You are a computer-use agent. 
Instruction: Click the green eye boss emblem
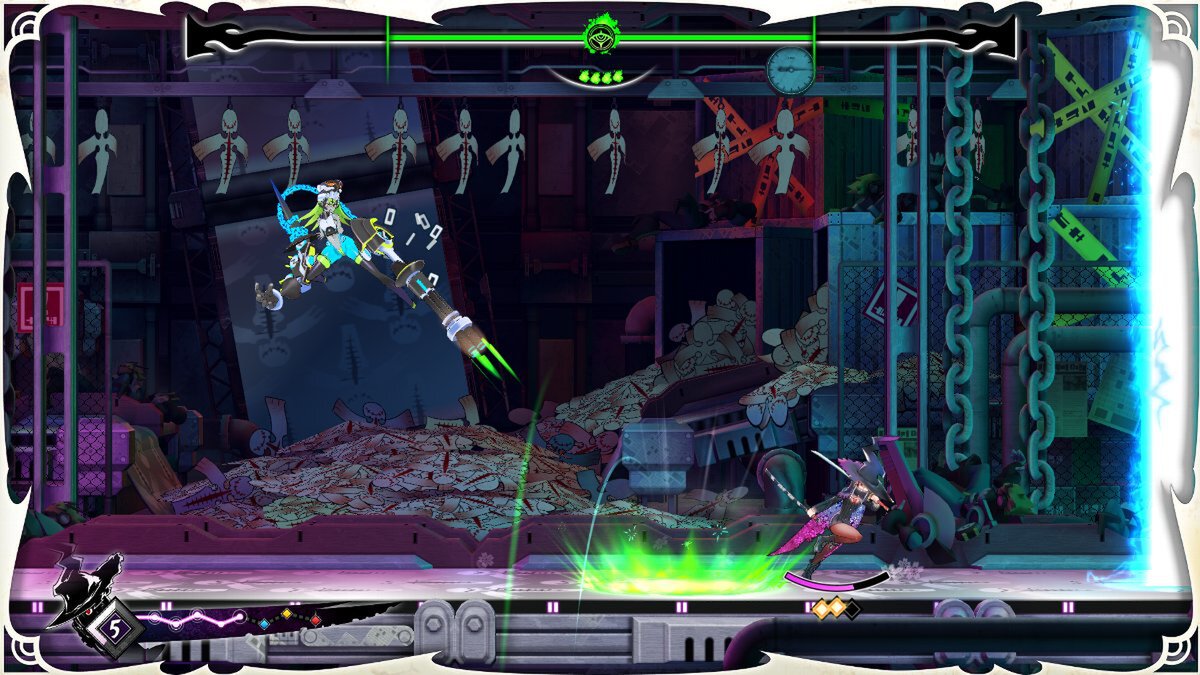(599, 37)
